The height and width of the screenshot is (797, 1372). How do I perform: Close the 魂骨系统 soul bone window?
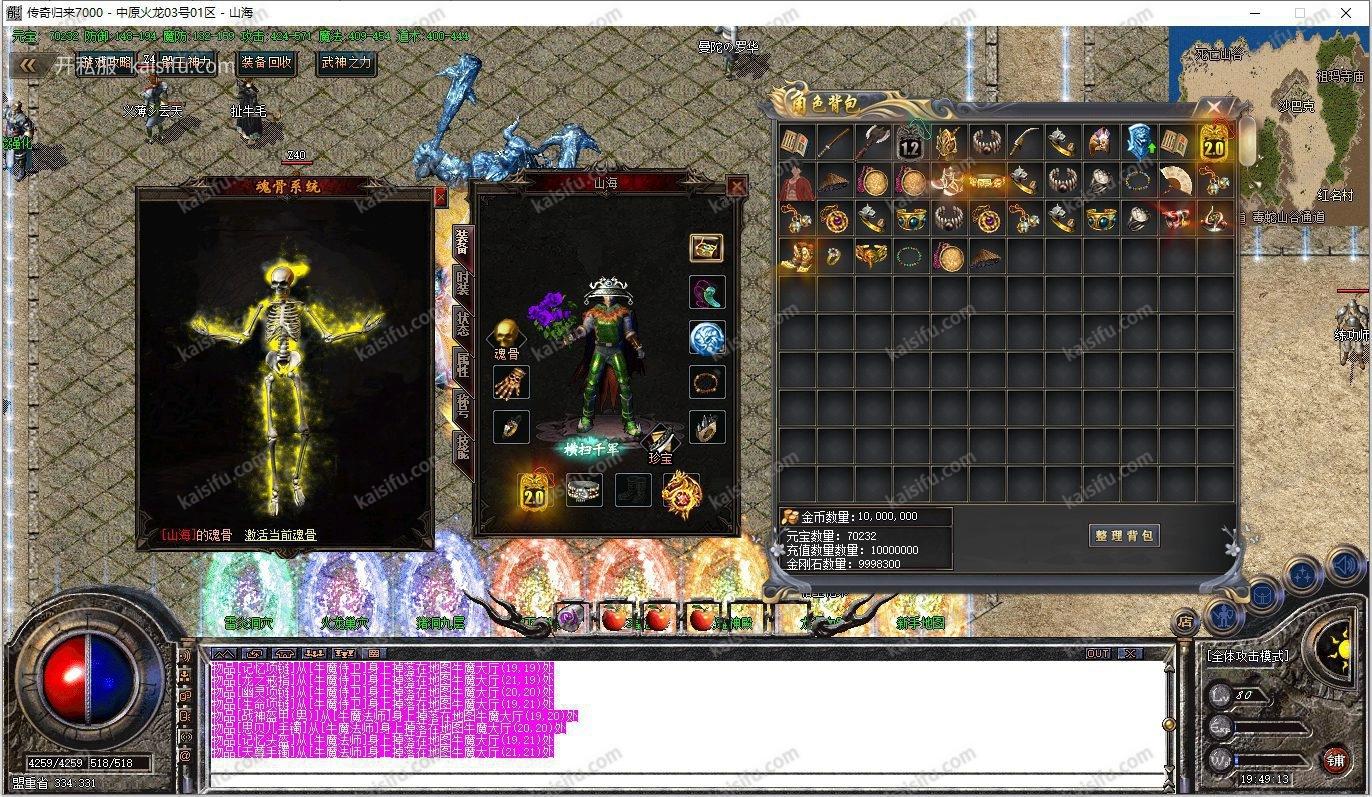(440, 197)
